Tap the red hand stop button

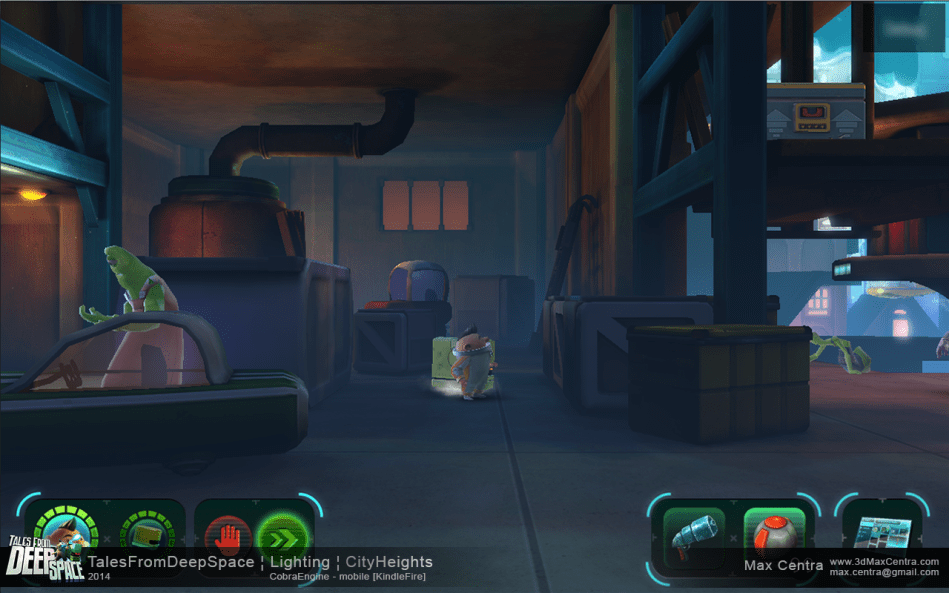(228, 538)
